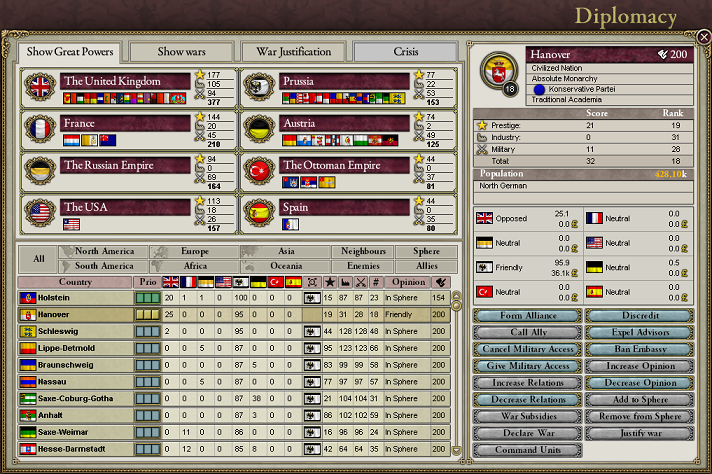Viewport: 712px width, 474px height.
Task: Select the Holstein row
Action: 75,298
